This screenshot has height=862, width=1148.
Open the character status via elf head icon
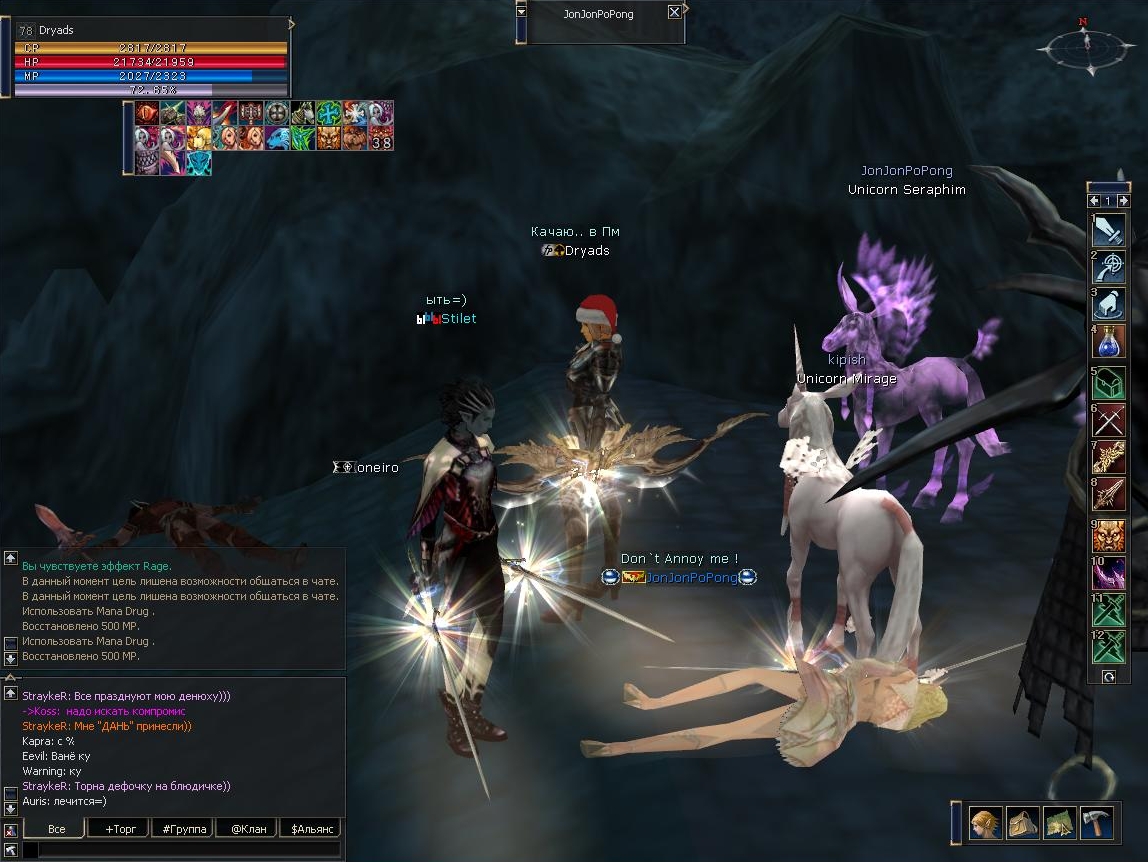[x=985, y=822]
